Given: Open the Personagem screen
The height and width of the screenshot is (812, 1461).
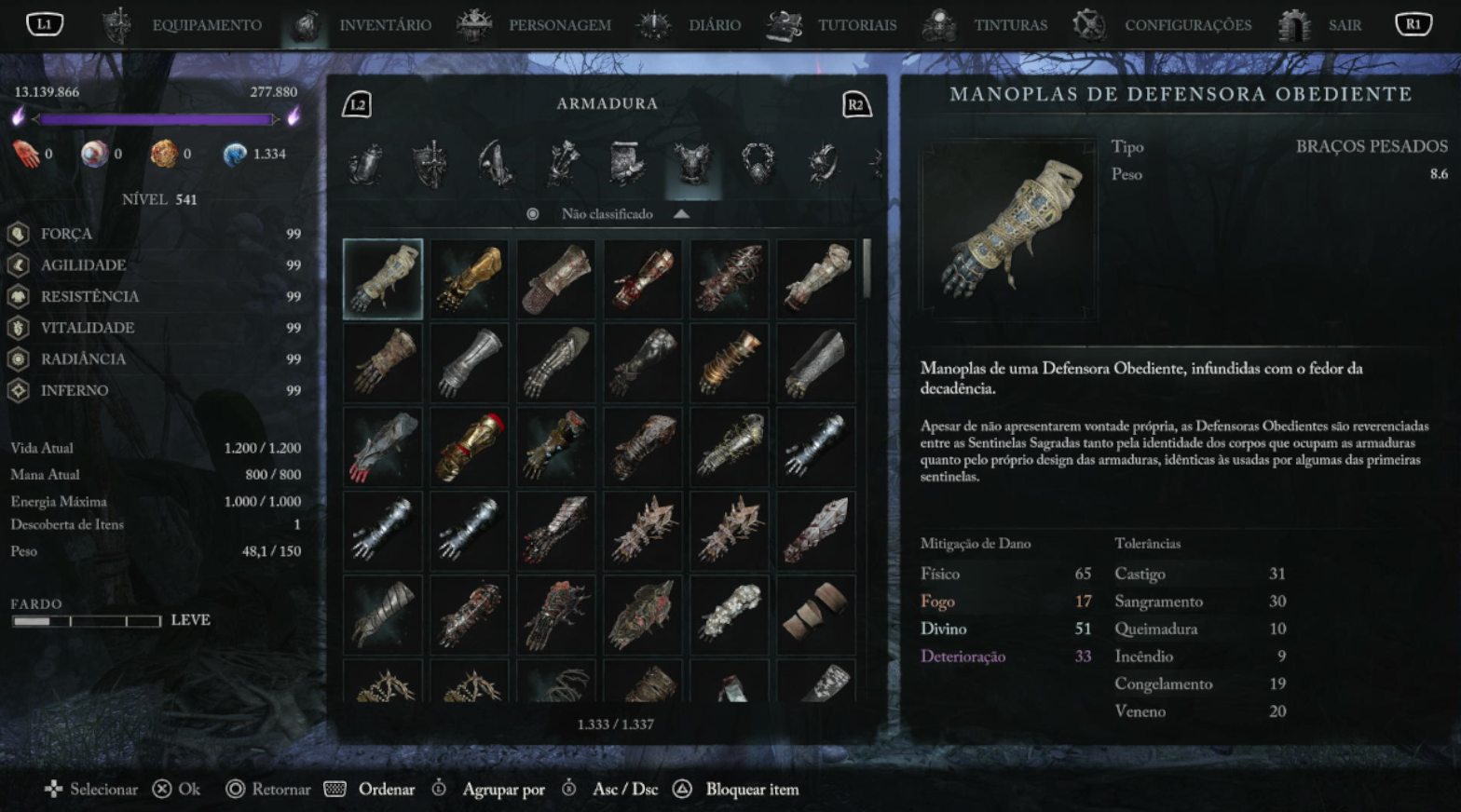Looking at the screenshot, I should (559, 25).
